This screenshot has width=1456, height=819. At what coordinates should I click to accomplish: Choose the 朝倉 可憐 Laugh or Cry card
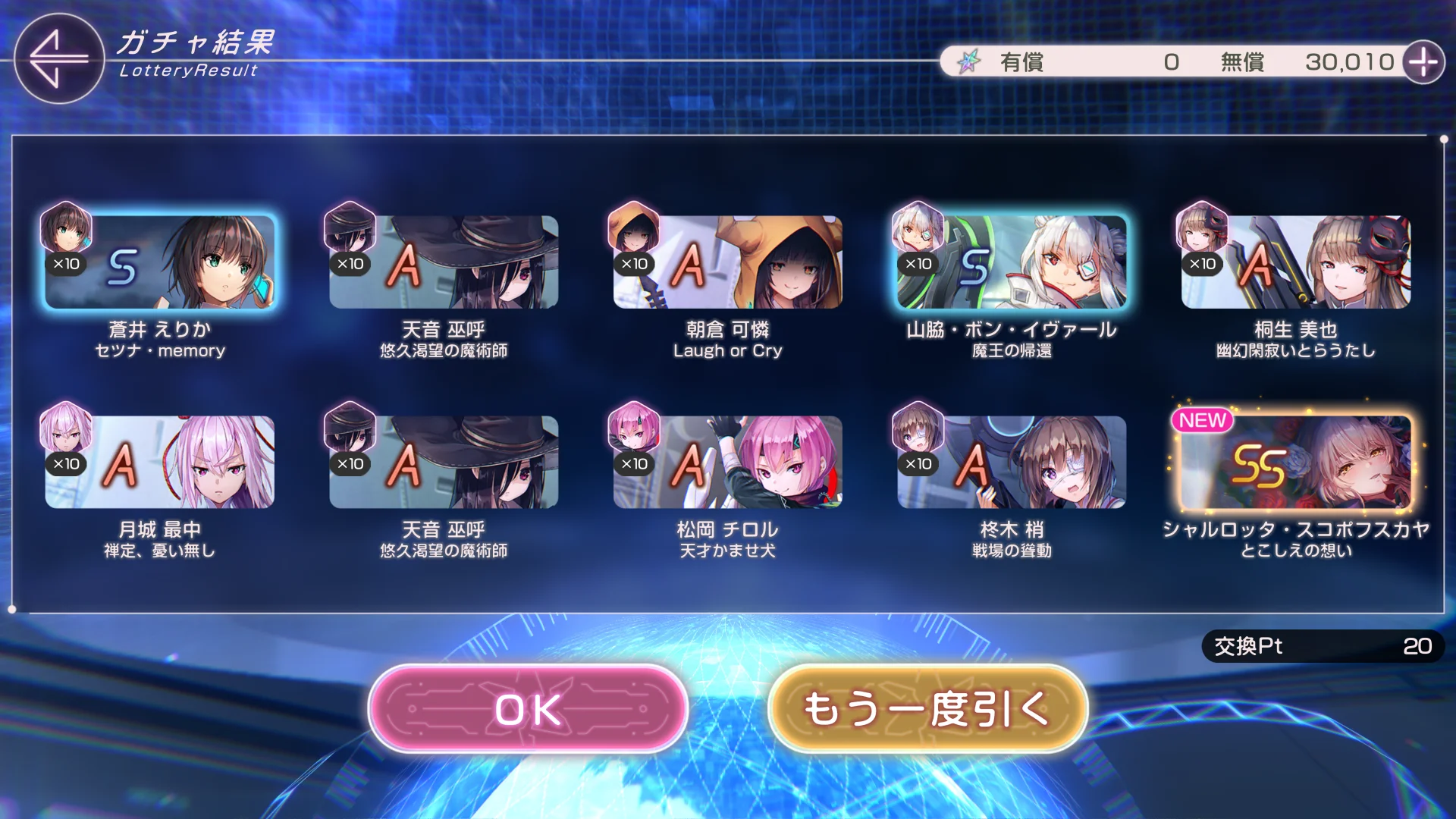pyautogui.click(x=727, y=262)
